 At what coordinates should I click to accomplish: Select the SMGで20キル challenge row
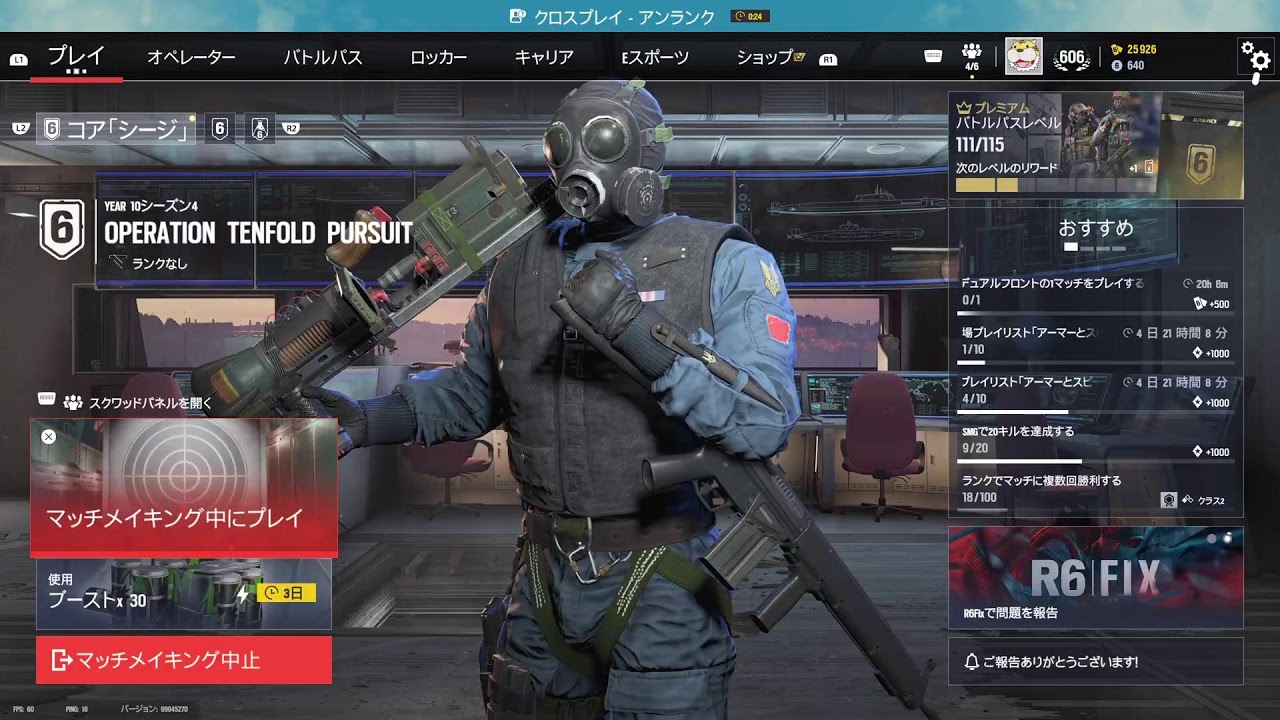1095,441
